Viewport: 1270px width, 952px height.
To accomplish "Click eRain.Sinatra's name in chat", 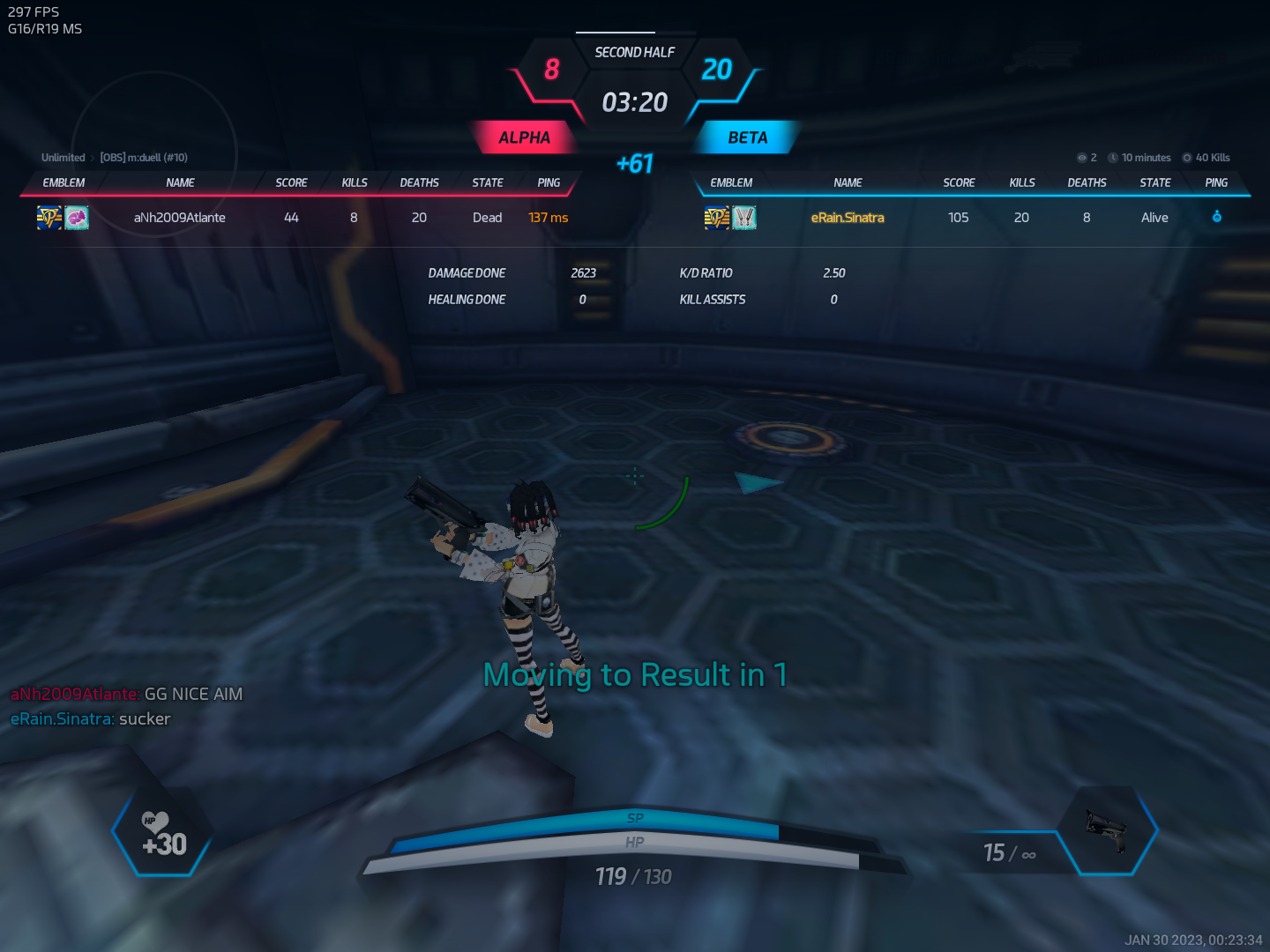I will [63, 719].
